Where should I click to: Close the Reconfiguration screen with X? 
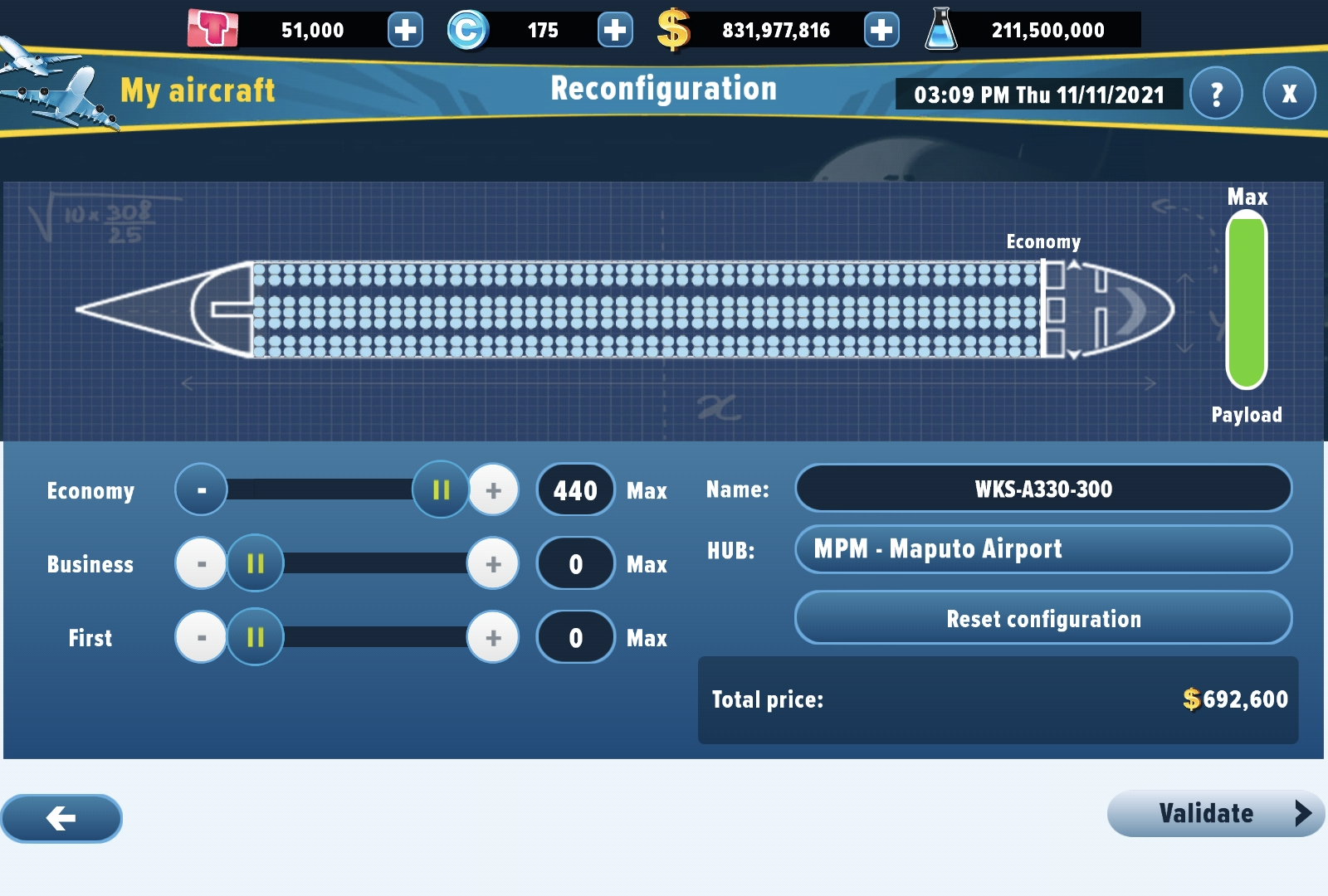click(x=1289, y=94)
